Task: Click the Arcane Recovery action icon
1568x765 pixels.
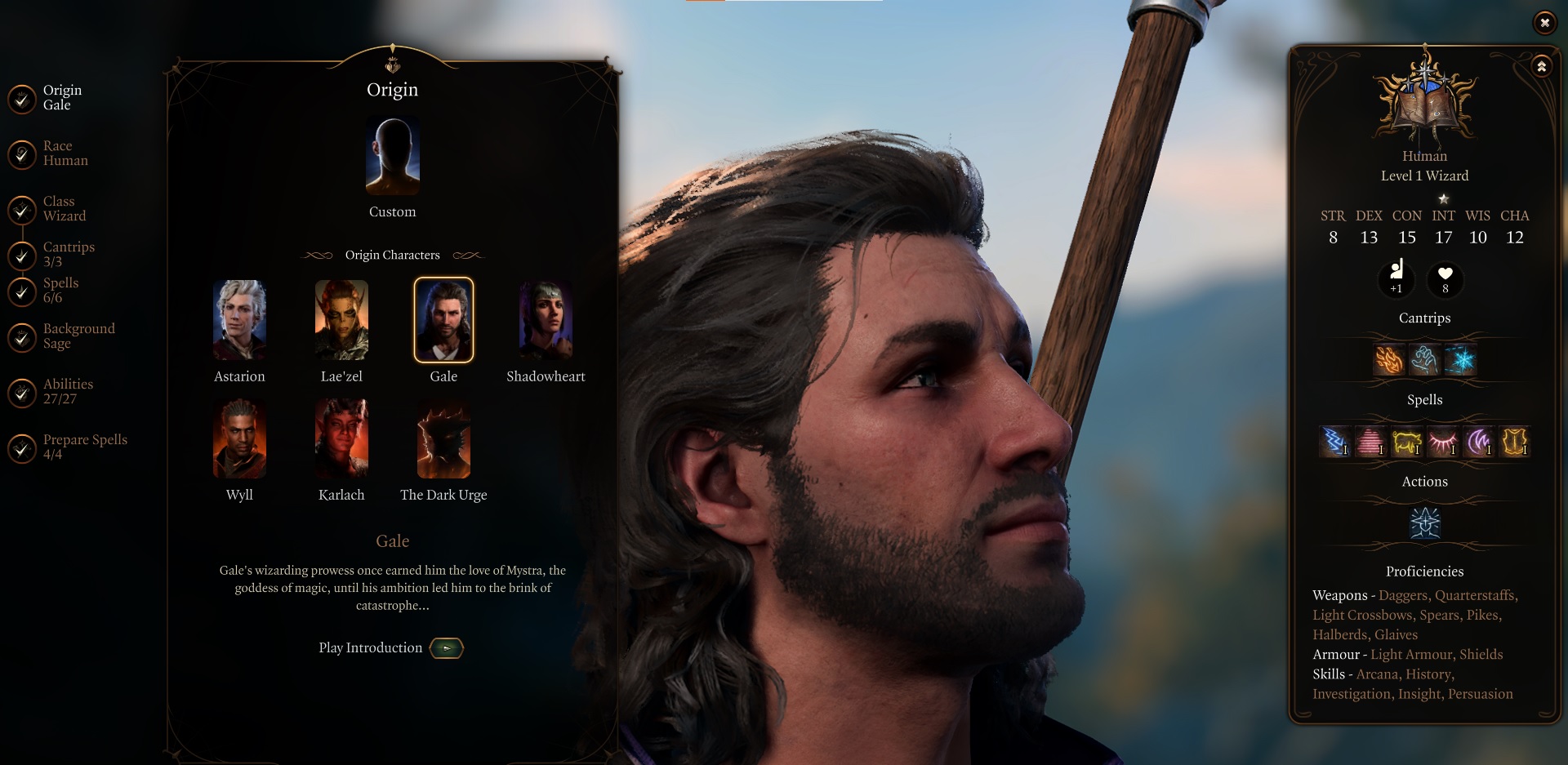Action: (1424, 523)
